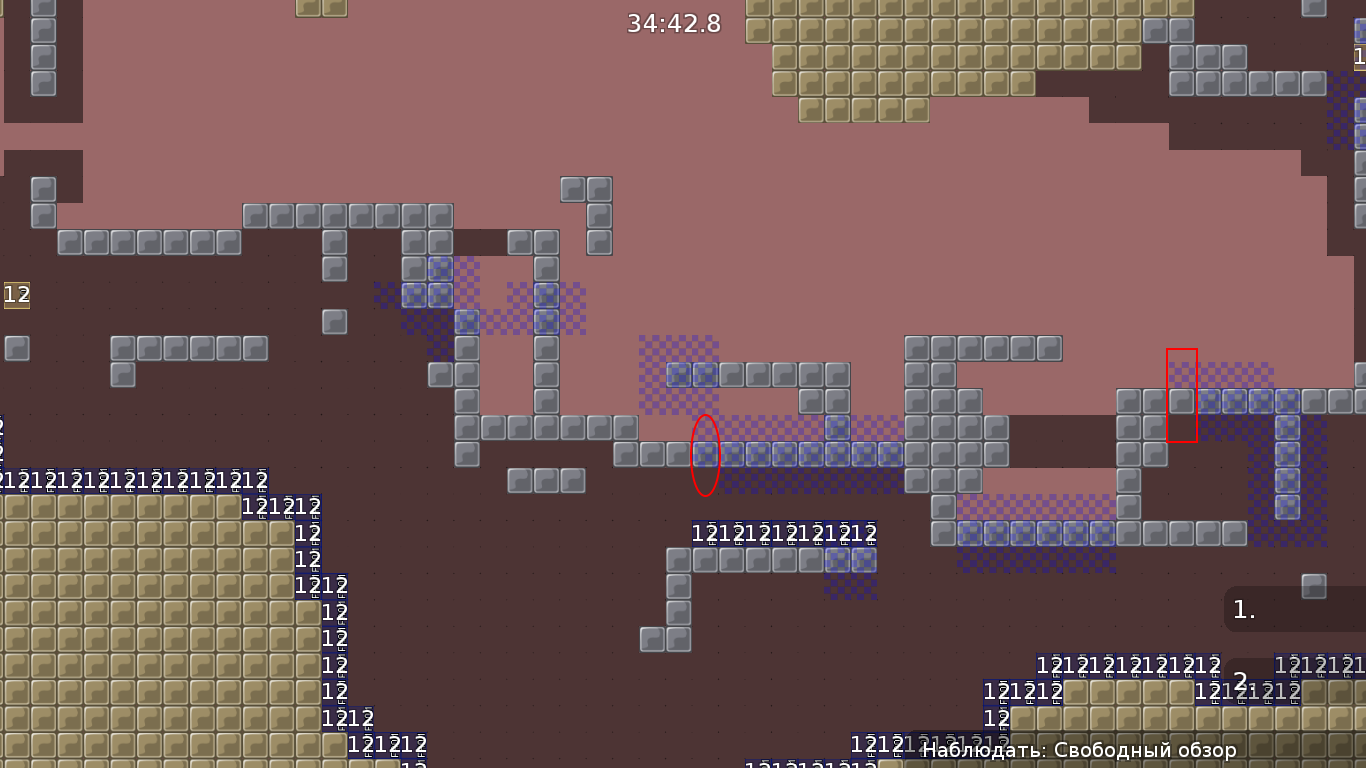The image size is (1366, 768).
Task: Click the tile circled in red
Action: [x=704, y=455]
